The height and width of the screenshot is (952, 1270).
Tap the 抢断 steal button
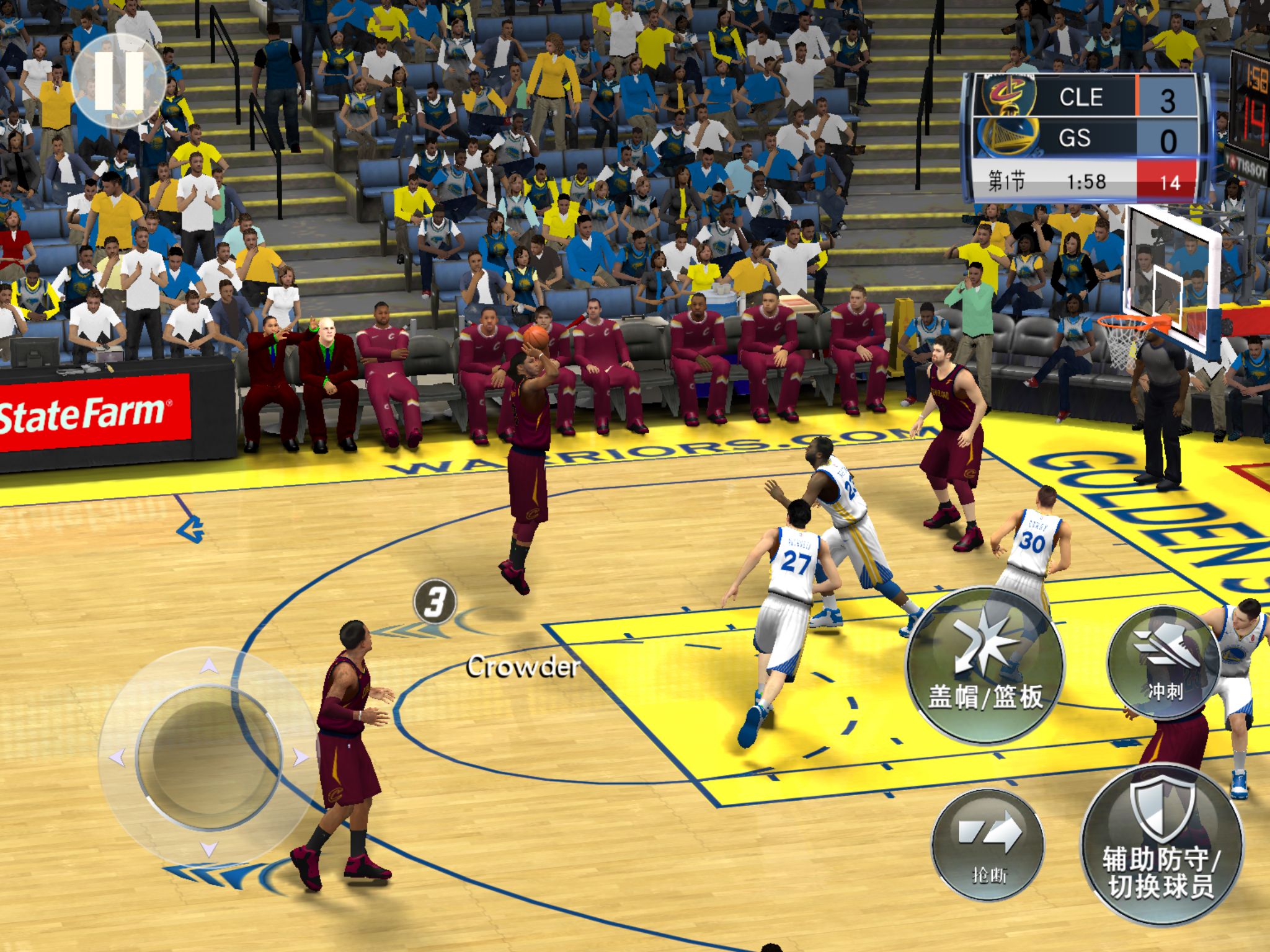pos(988,844)
